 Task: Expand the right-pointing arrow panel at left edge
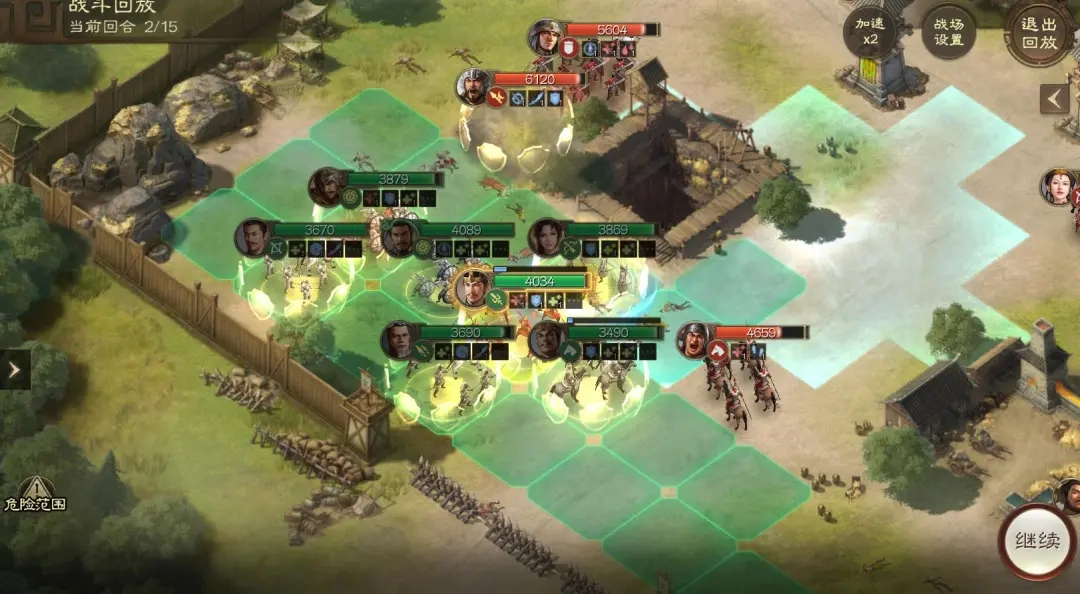pos(14,370)
